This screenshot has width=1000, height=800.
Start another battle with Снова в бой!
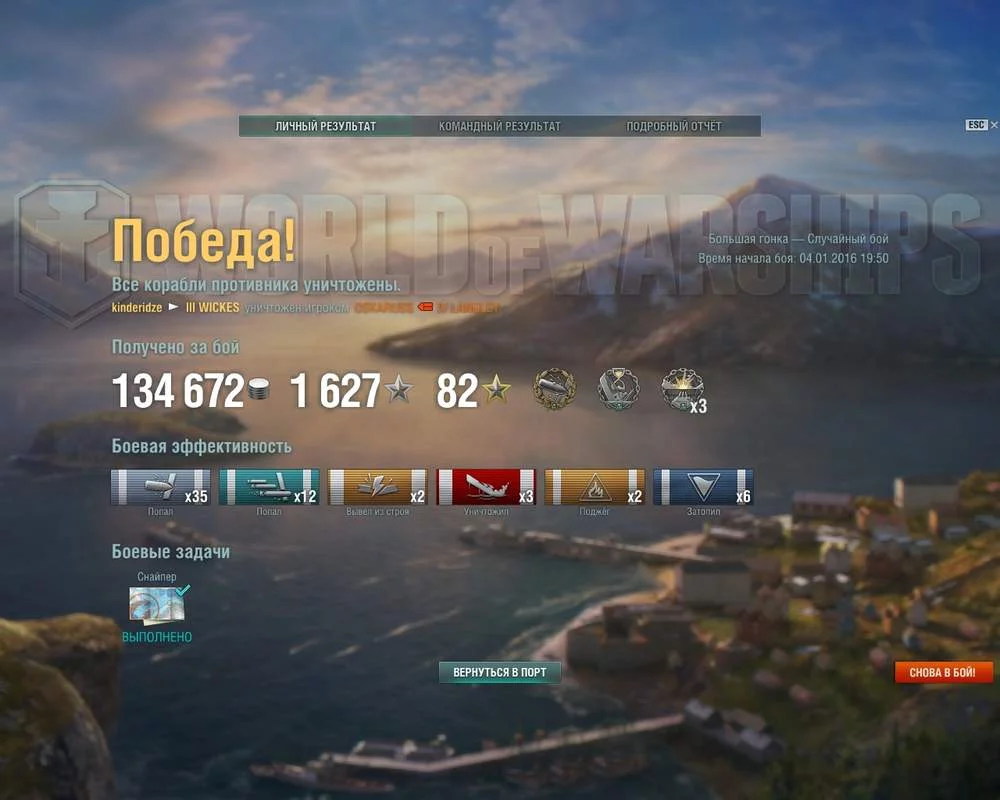point(943,672)
